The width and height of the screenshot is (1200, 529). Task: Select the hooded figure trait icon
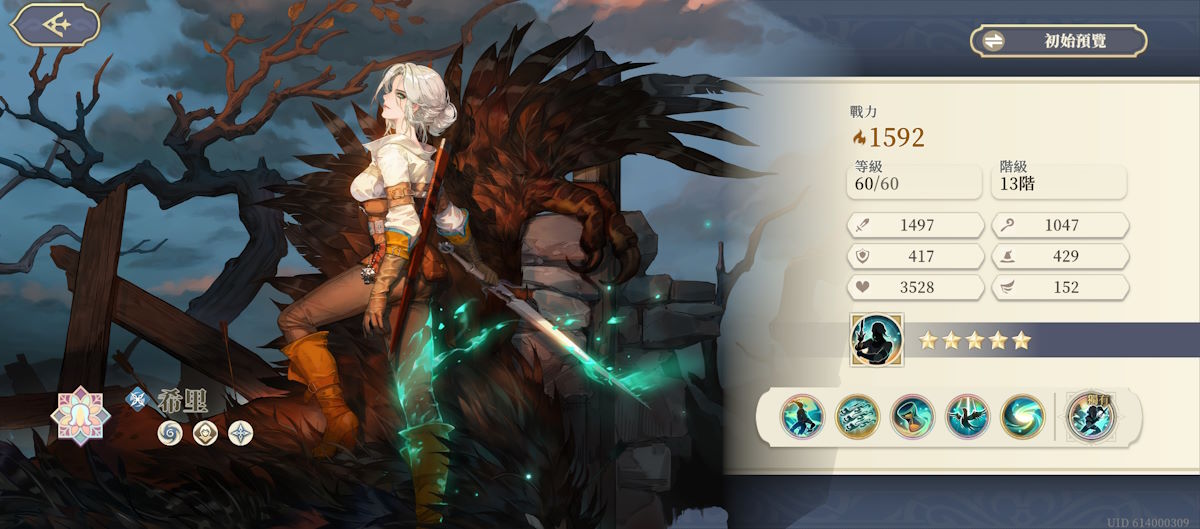(205, 433)
